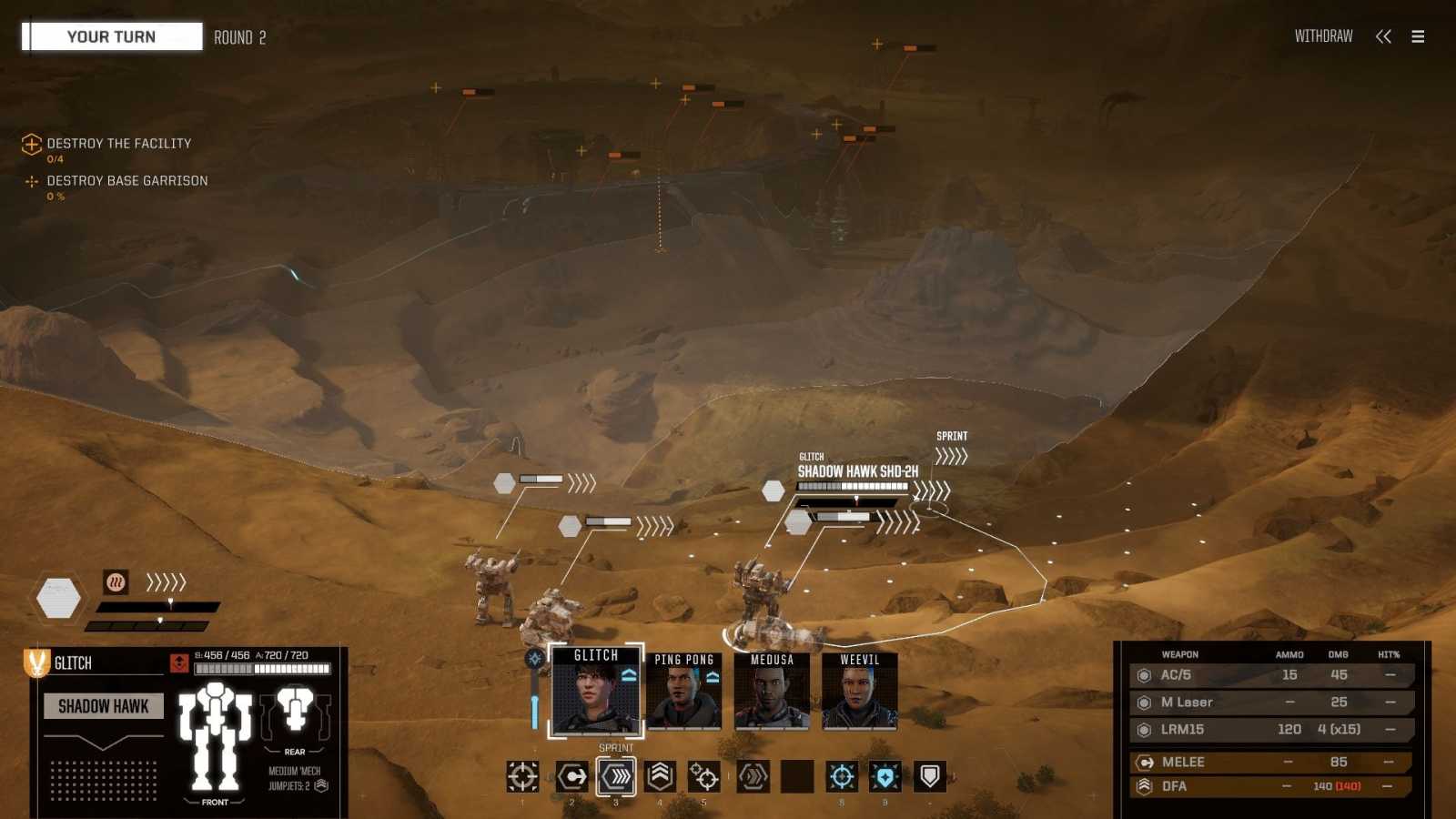This screenshot has width=1456, height=819.
Task: Toggle the AC/5 weapon row
Action: coord(1270,675)
